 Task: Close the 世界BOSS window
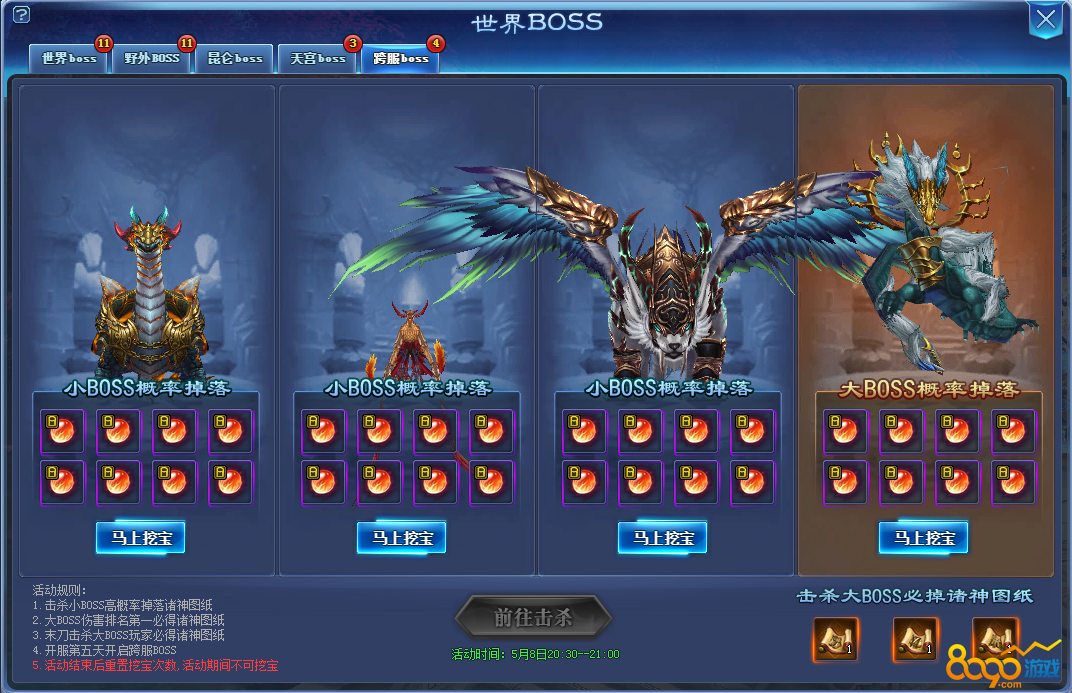tap(1045, 19)
